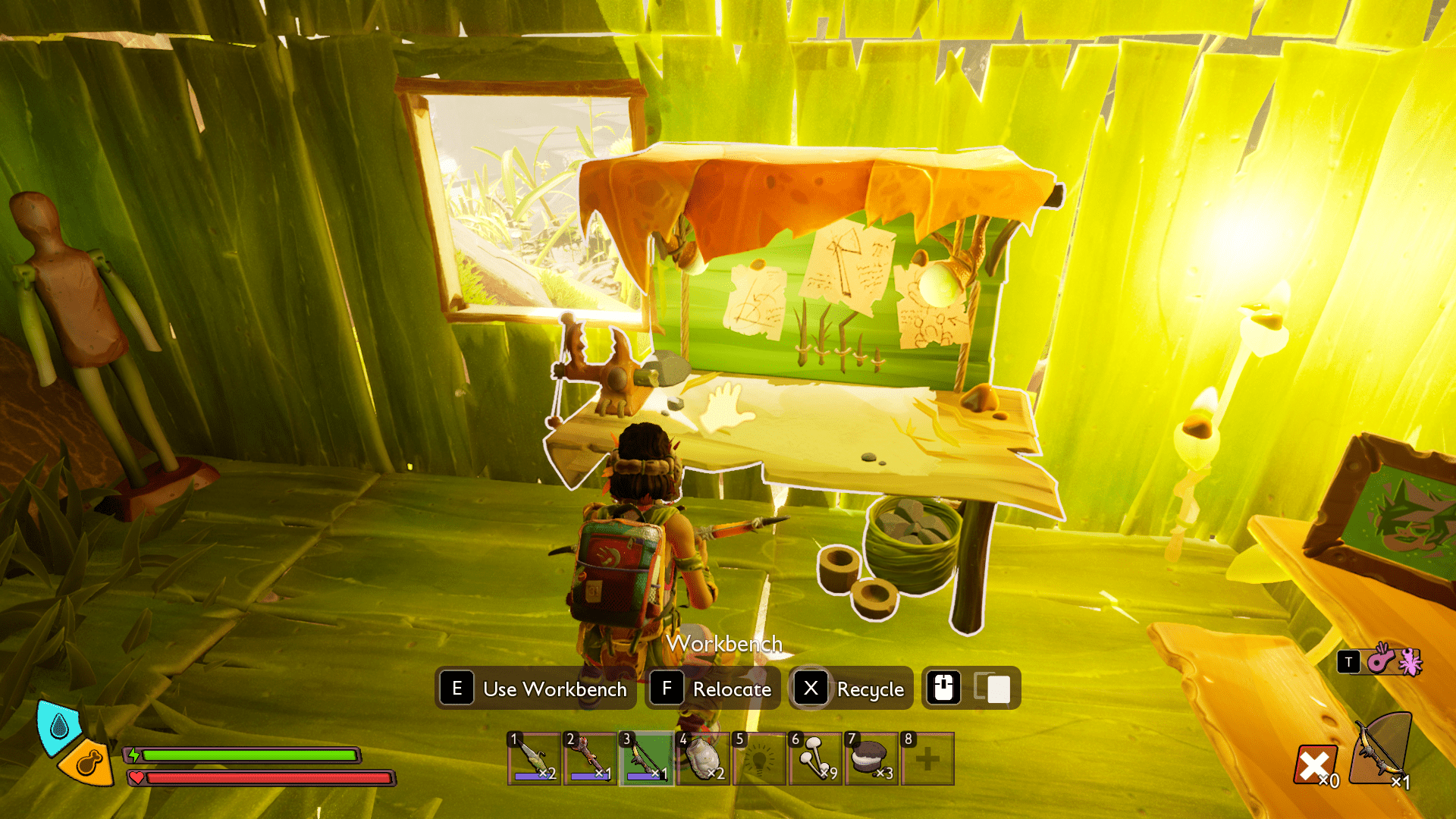Click the Recycle prompt
Screen dimensions: 1456x819
(850, 689)
